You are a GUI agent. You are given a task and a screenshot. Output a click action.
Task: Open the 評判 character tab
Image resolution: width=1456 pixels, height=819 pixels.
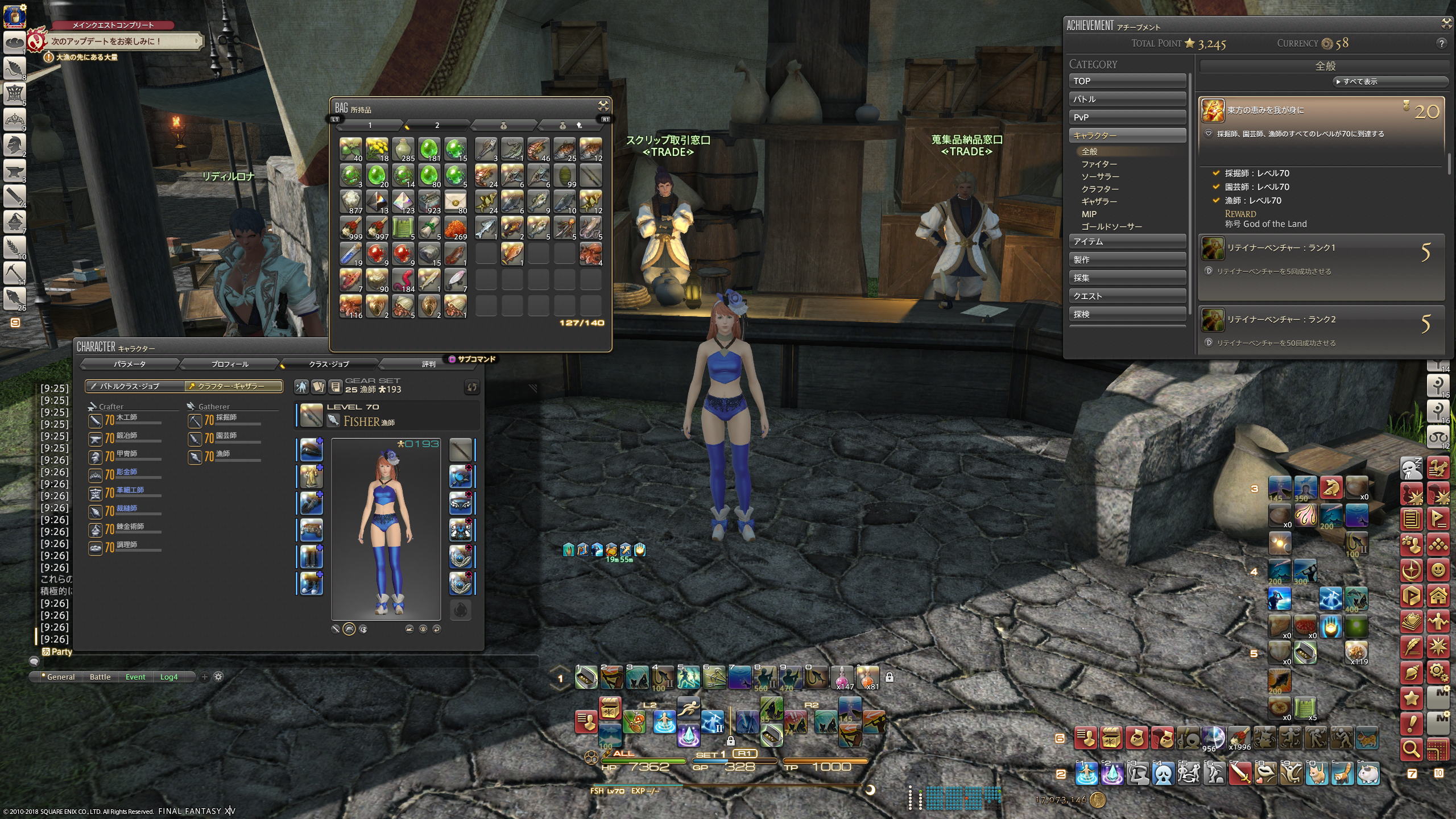coord(428,364)
